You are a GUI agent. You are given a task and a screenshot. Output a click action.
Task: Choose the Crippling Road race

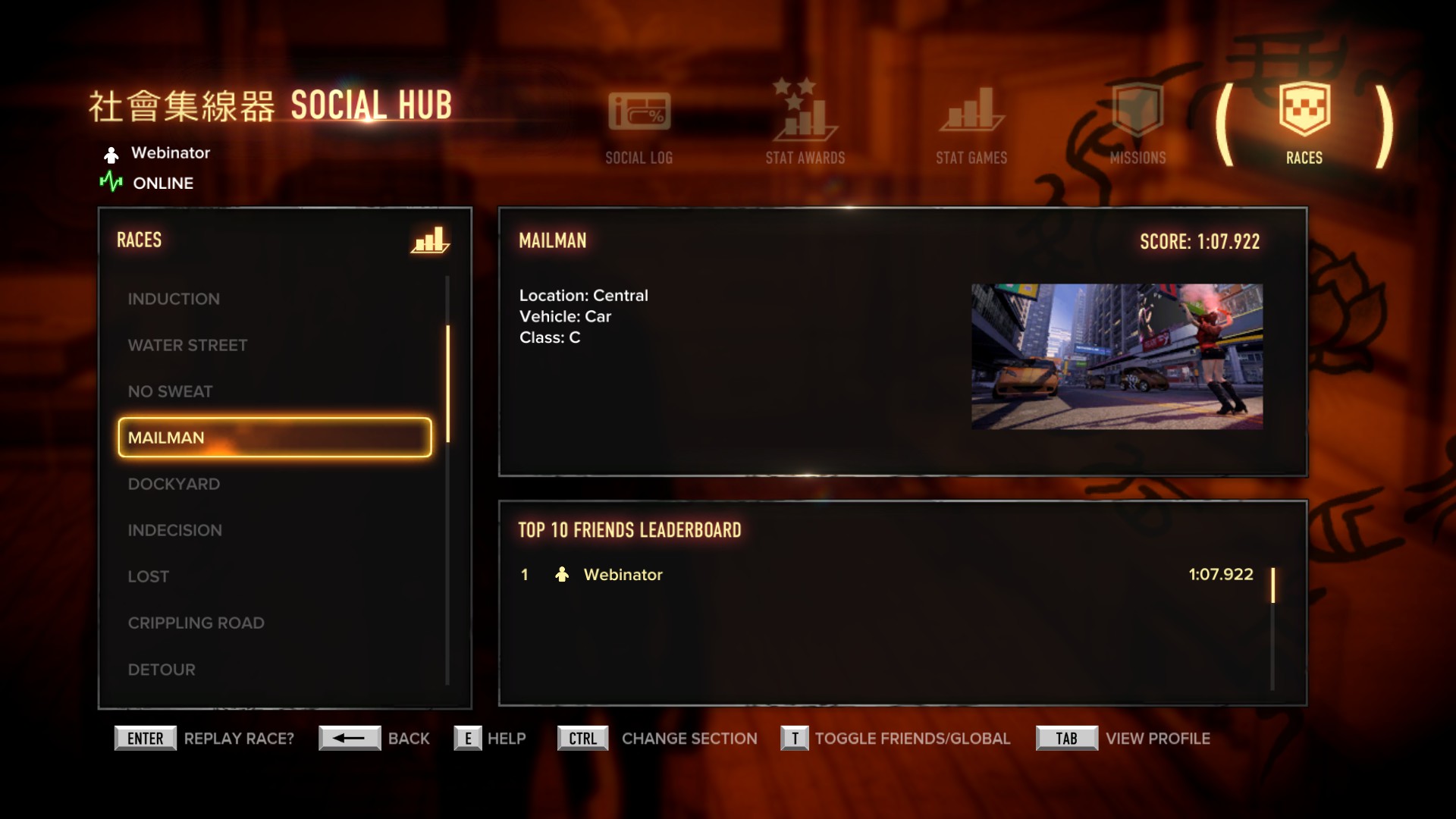(x=196, y=623)
